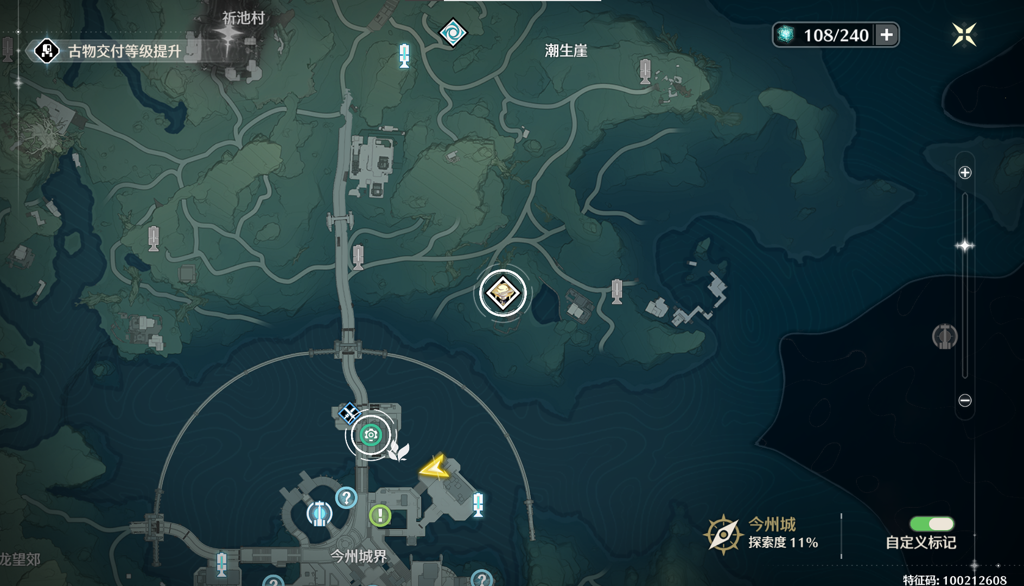Viewport: 1024px width, 586px height.
Task: Open the 今州城 exploration progress compass
Action: [723, 533]
